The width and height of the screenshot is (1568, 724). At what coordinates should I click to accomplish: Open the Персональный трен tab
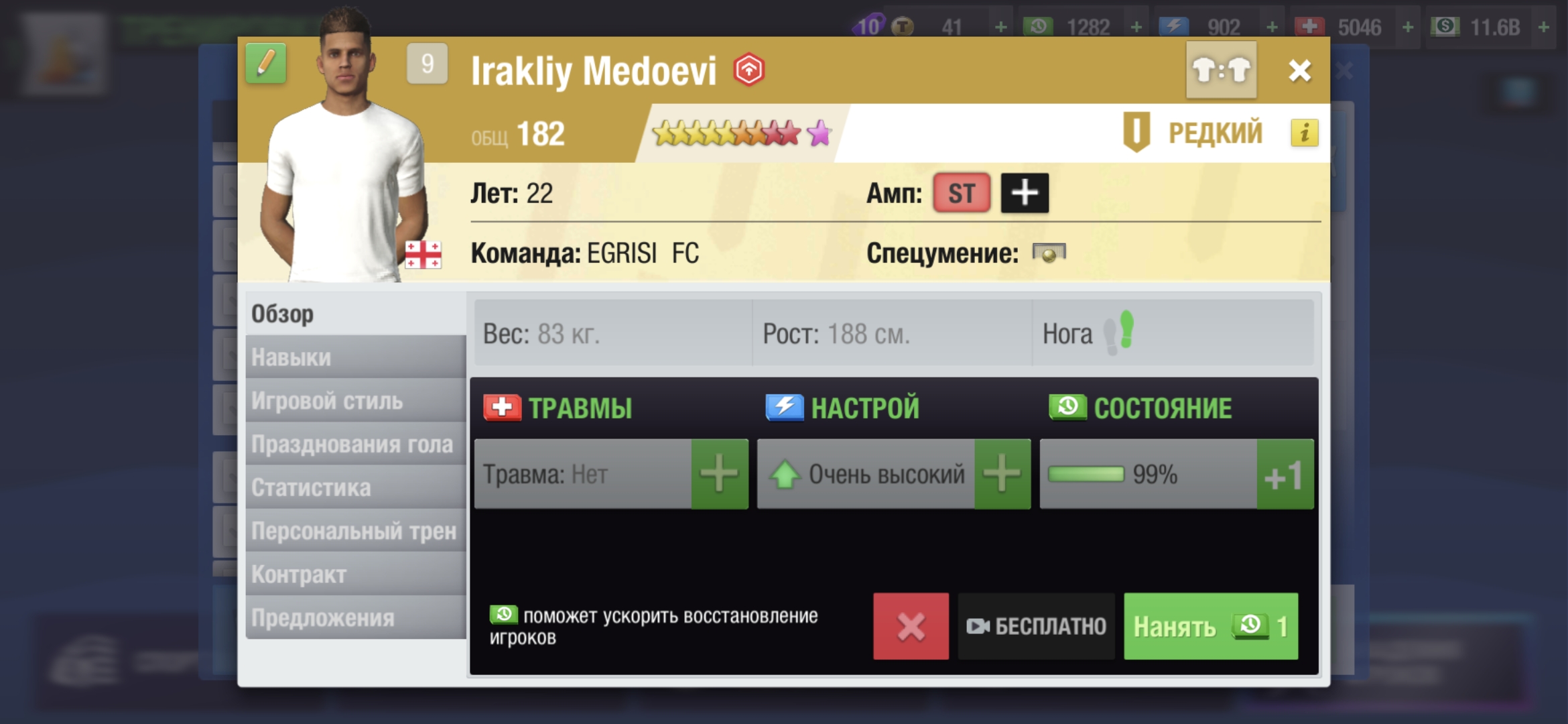[x=355, y=531]
